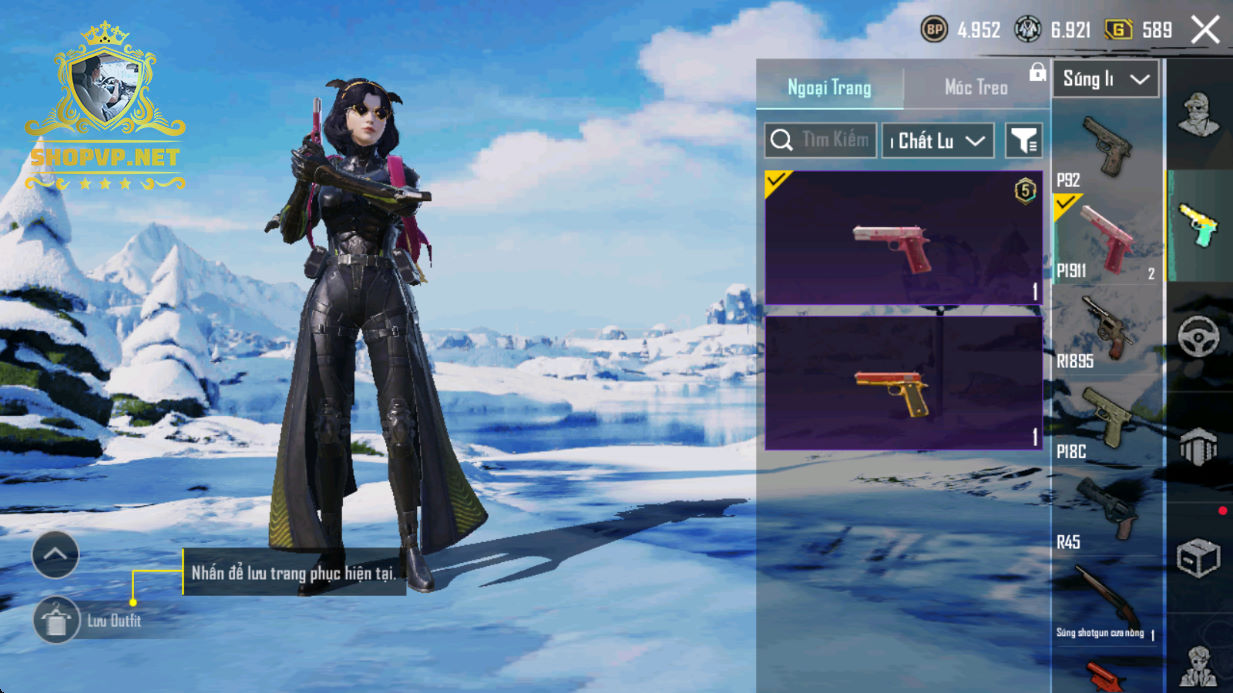This screenshot has width=1233, height=693.
Task: Select the P18C pistol entry
Action: point(1106,420)
